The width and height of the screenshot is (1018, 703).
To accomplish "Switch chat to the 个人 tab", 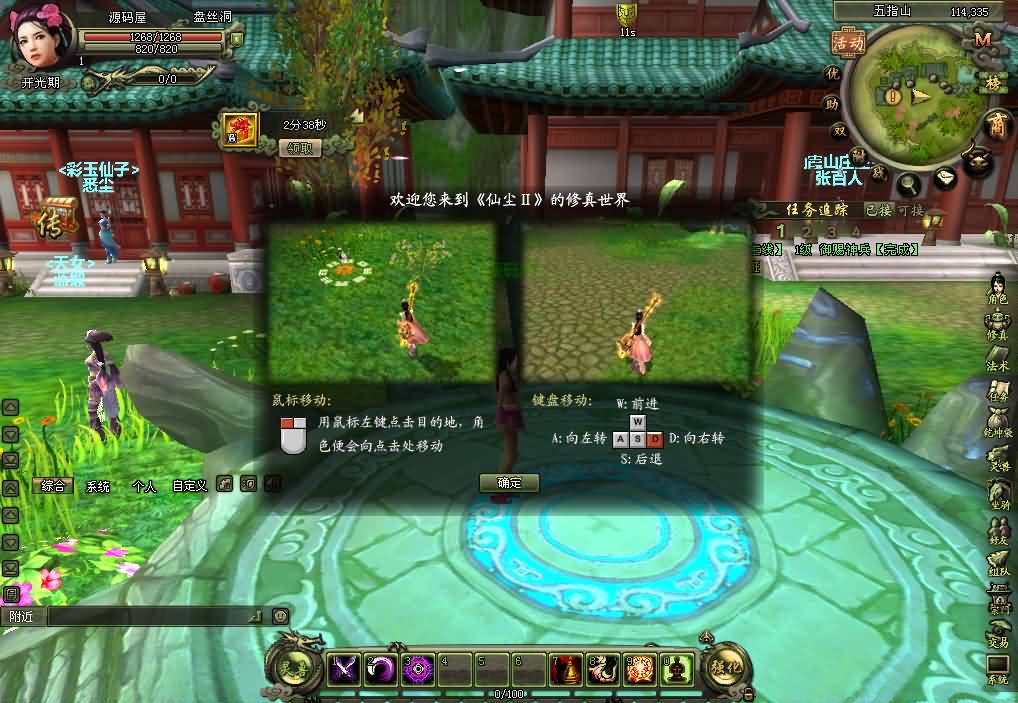I will pyautogui.click(x=144, y=486).
